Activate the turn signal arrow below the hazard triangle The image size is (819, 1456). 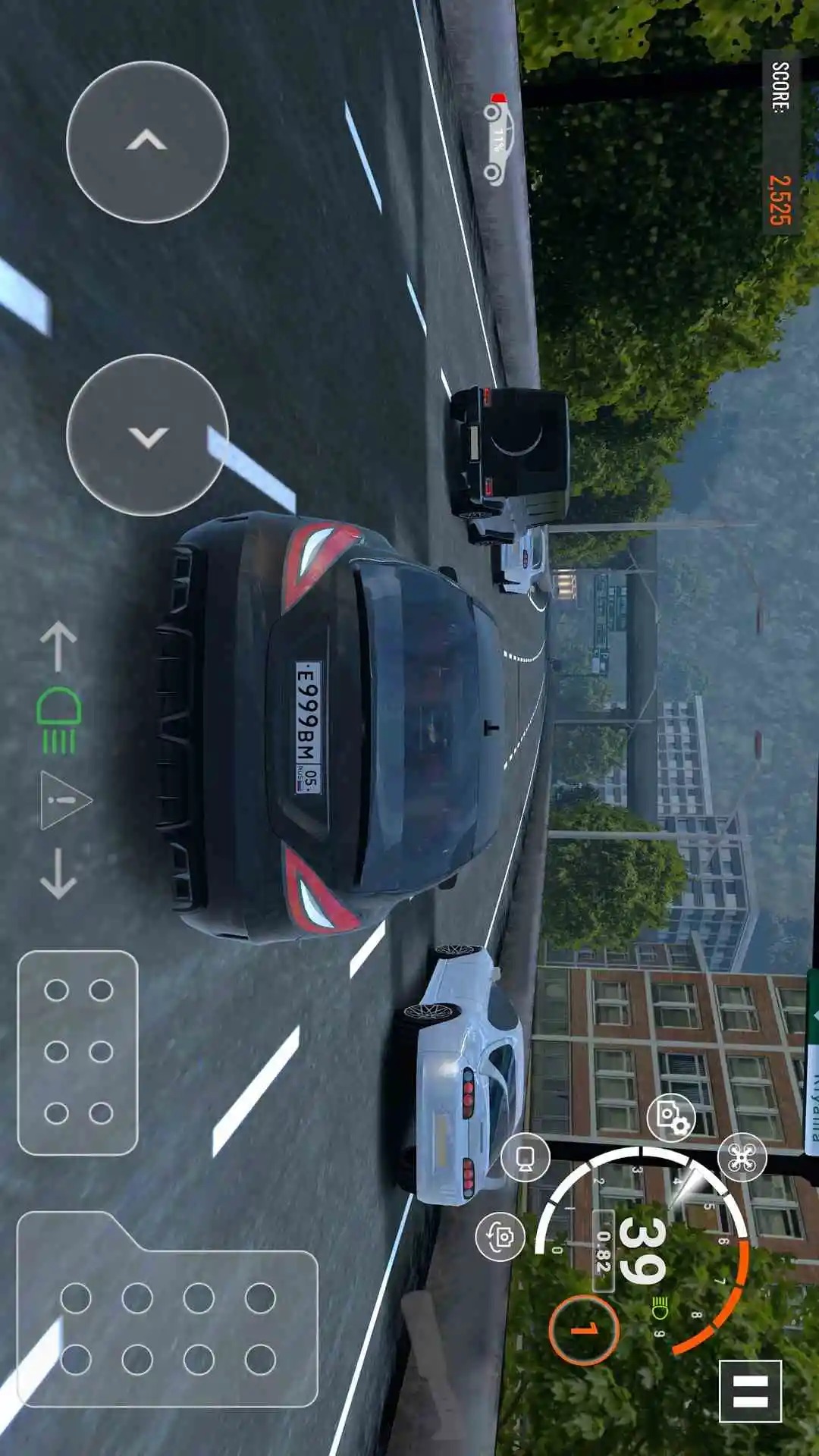pos(58,874)
